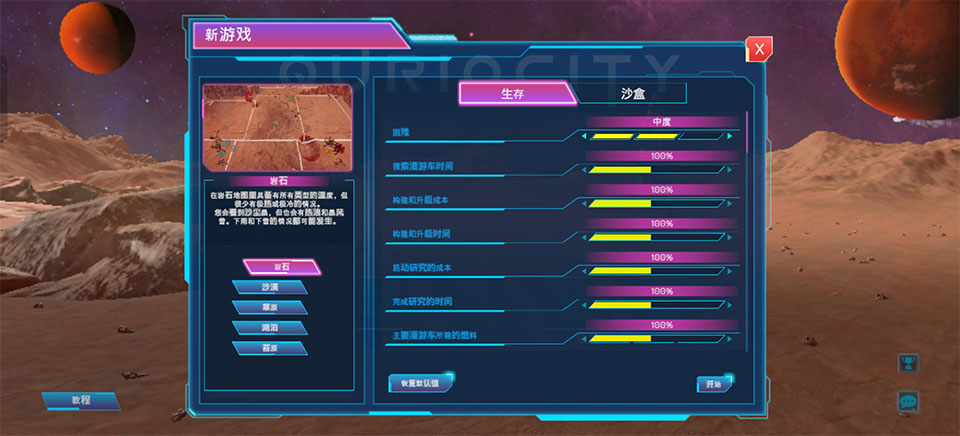Open the 教程 tutorial
The width and height of the screenshot is (960, 436).
[x=81, y=400]
